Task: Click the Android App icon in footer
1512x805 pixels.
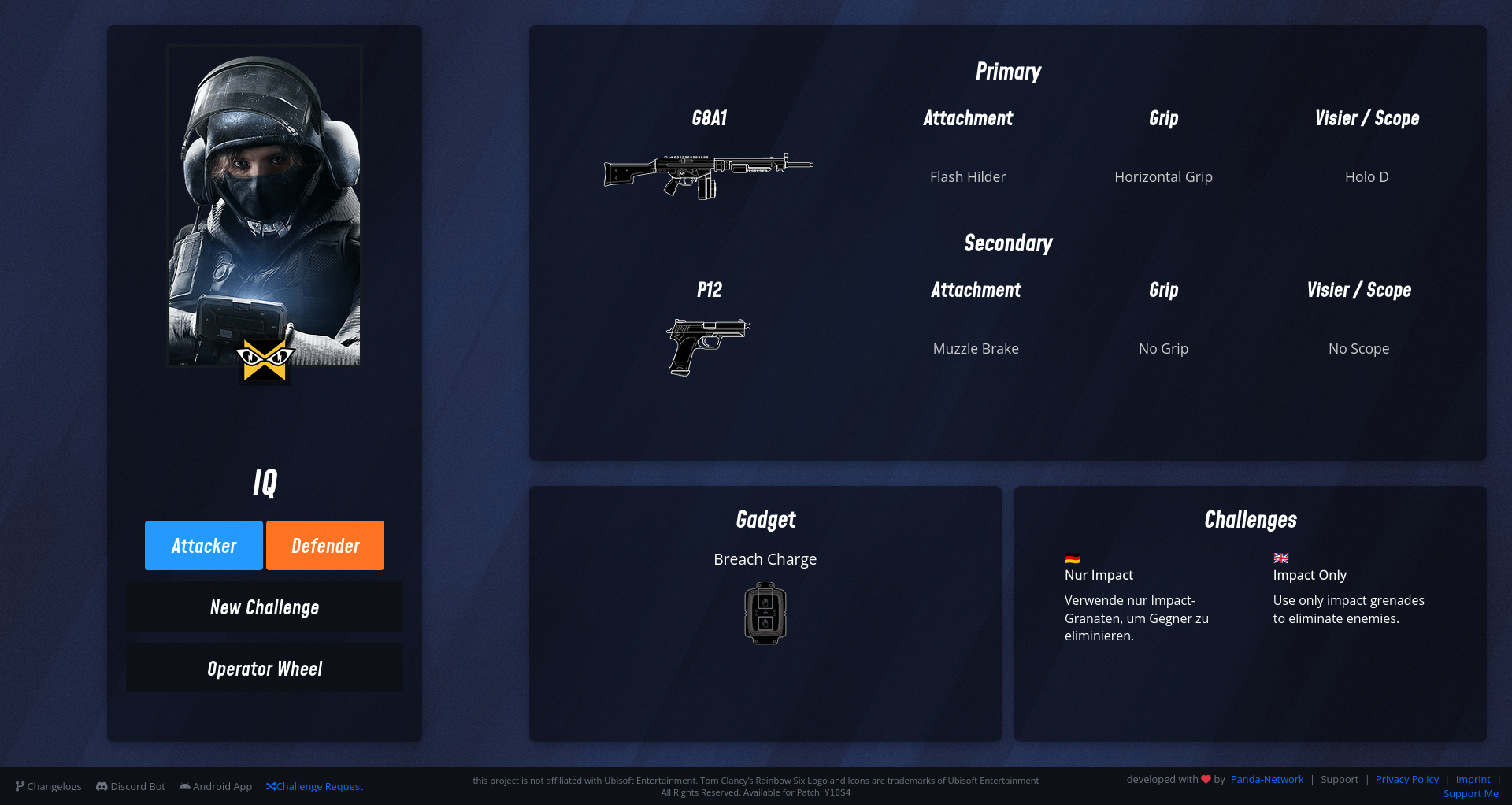Action: click(x=184, y=786)
